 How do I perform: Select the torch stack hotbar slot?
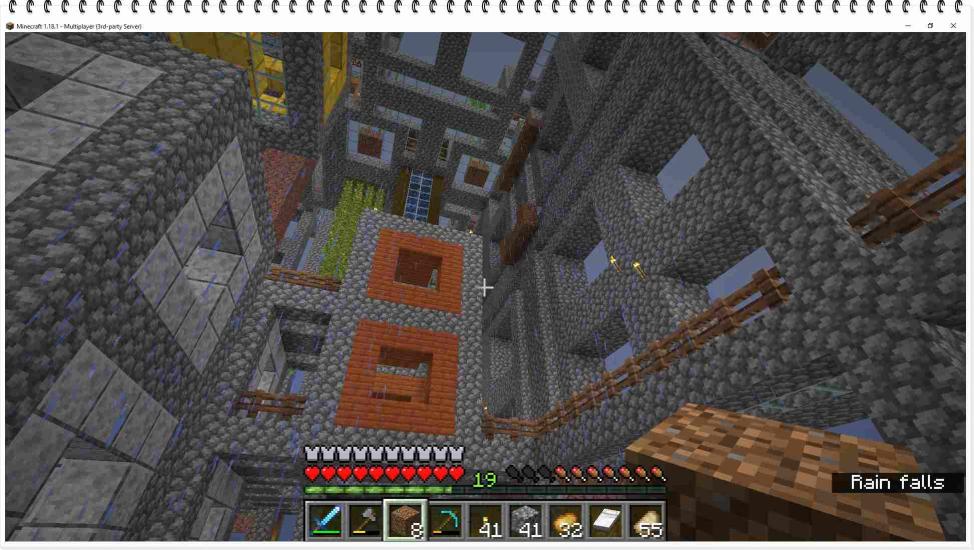point(485,520)
